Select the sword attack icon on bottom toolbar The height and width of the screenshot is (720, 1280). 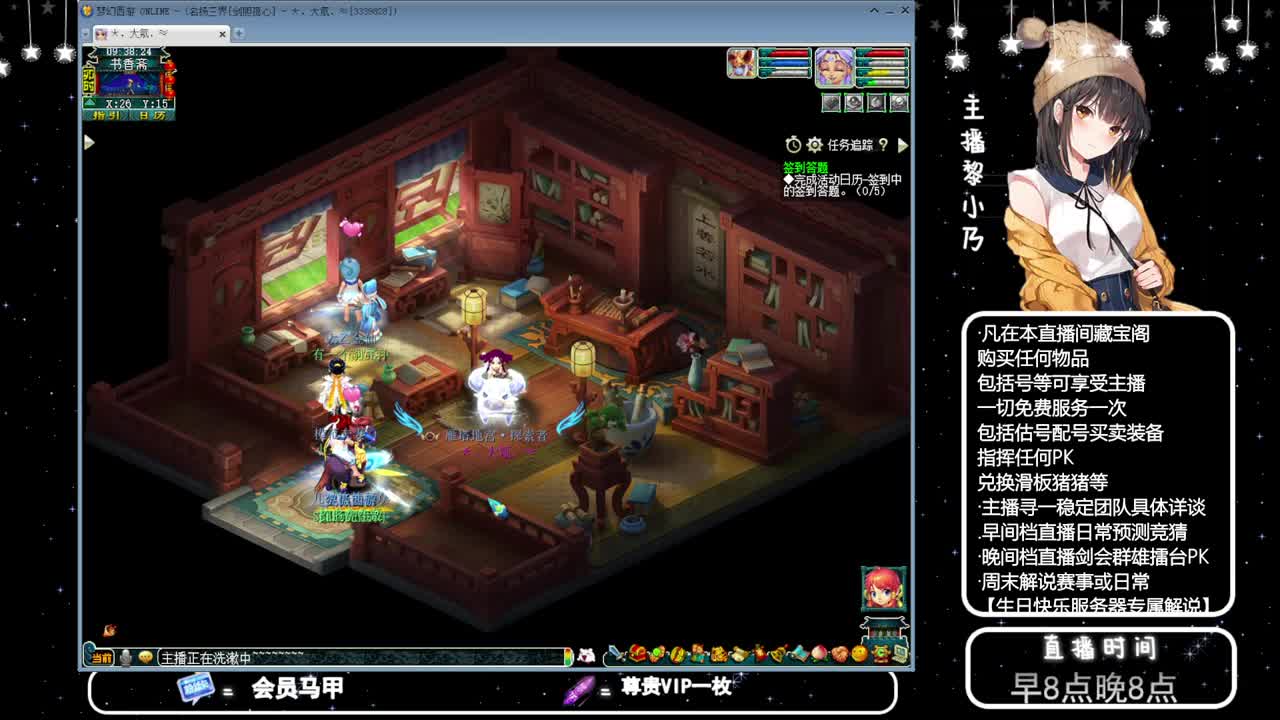pyautogui.click(x=613, y=653)
